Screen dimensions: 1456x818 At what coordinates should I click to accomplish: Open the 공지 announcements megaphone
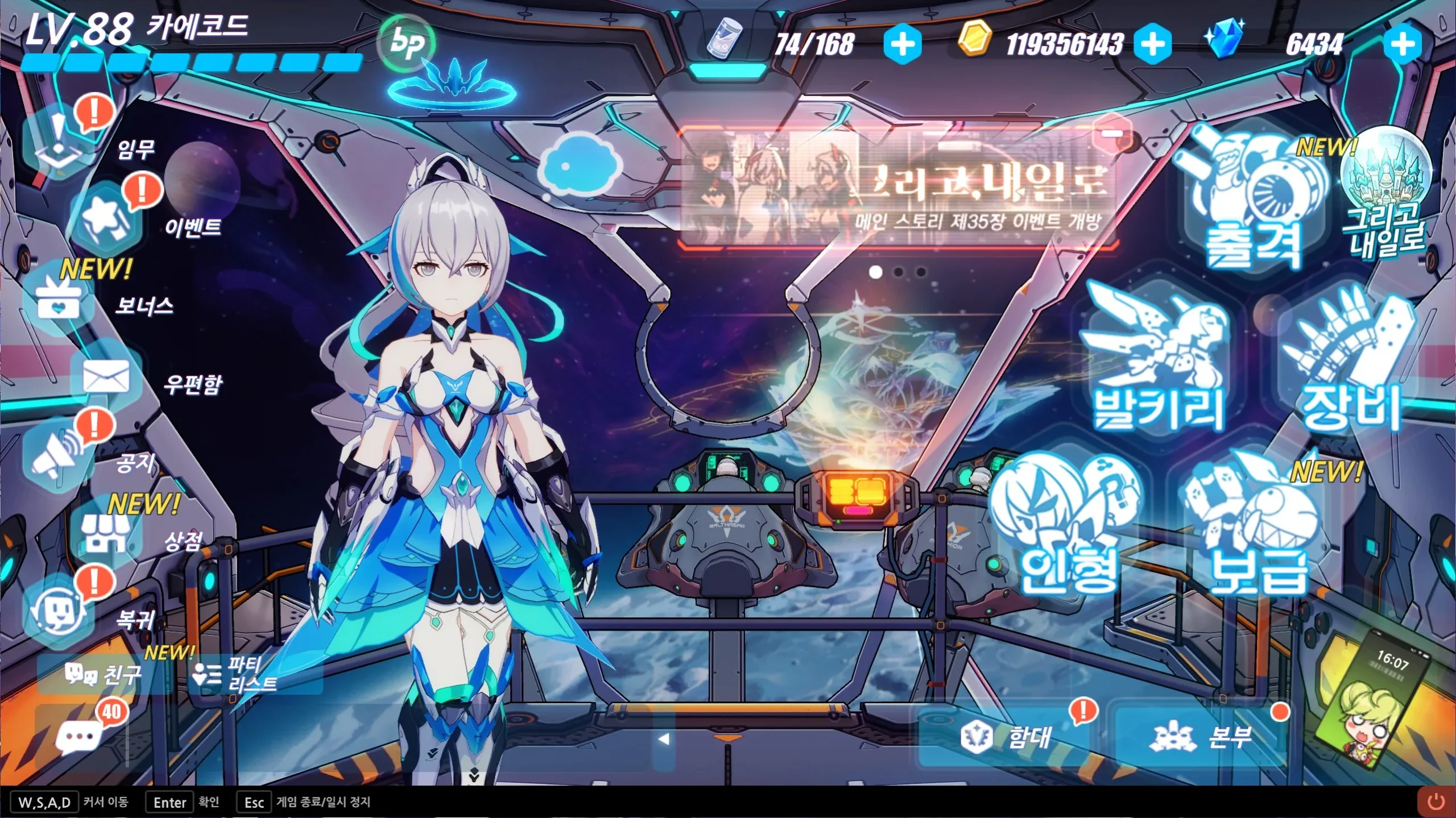[57, 455]
